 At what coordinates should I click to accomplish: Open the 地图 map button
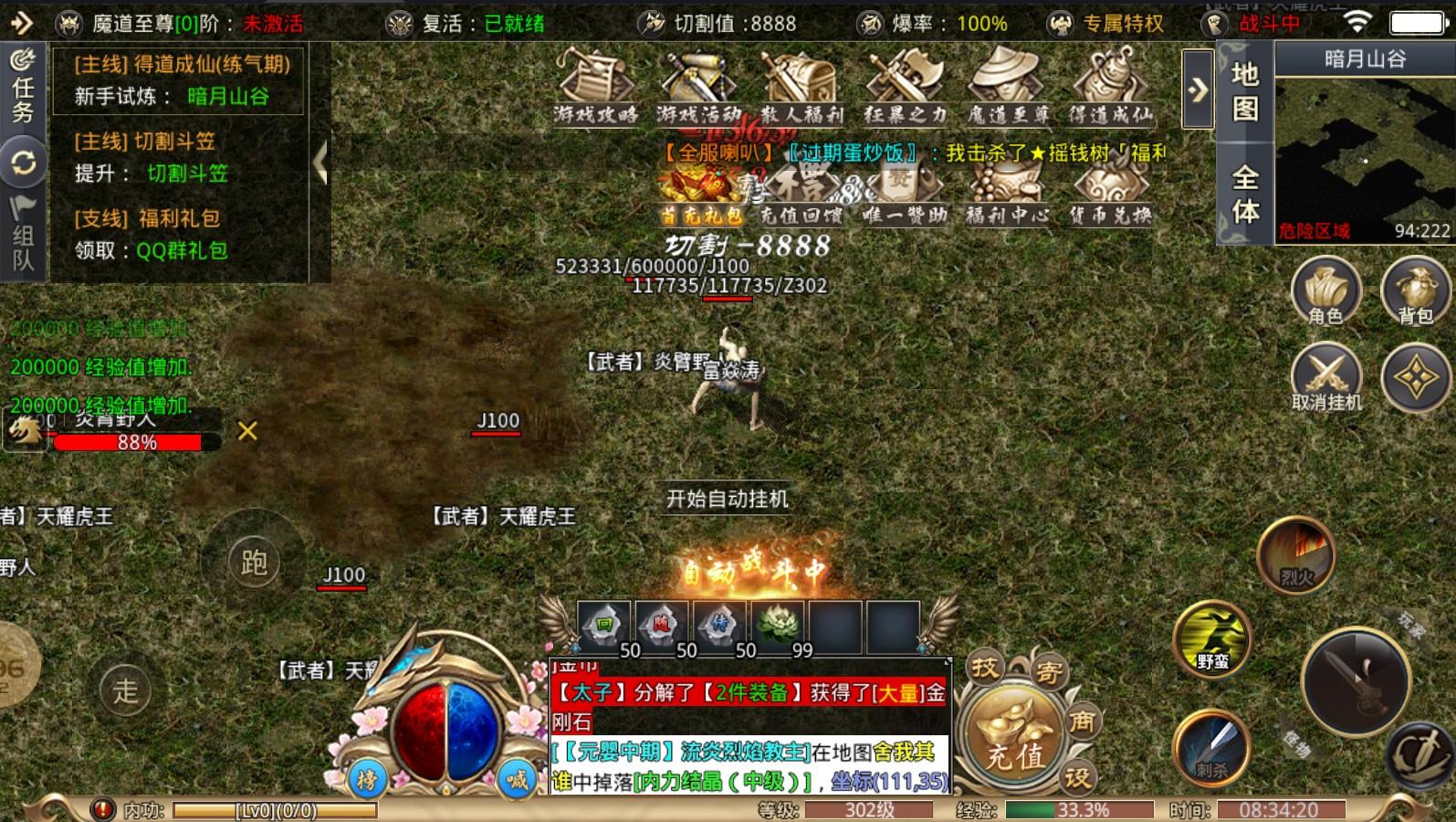coord(1244,91)
